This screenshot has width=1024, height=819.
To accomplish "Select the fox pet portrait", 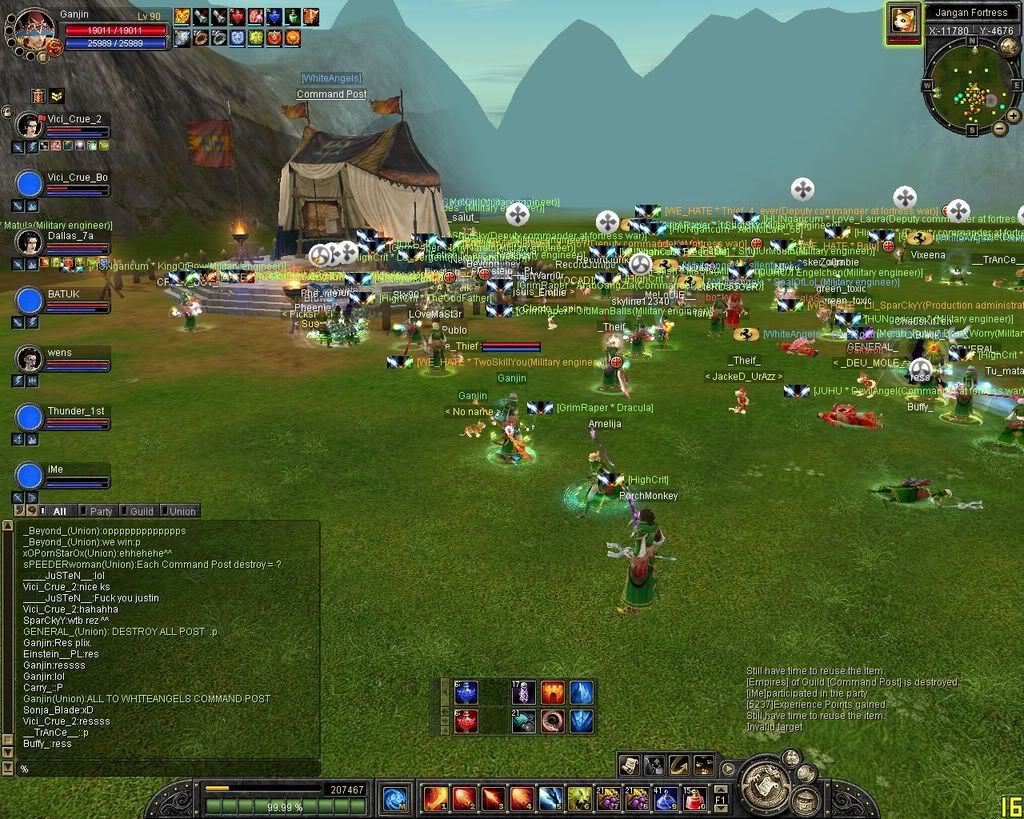I will point(904,21).
